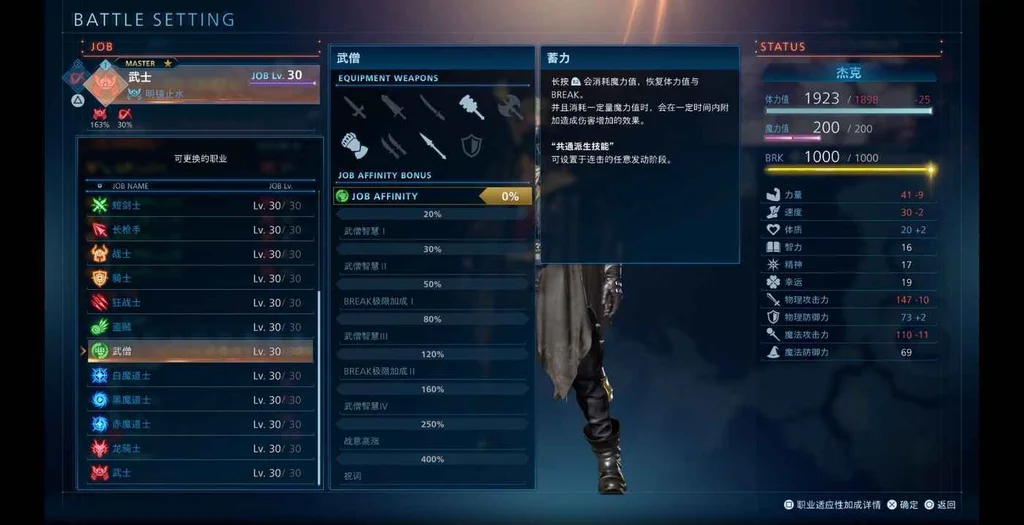Choose the 白魔道士 job

[x=200, y=376]
